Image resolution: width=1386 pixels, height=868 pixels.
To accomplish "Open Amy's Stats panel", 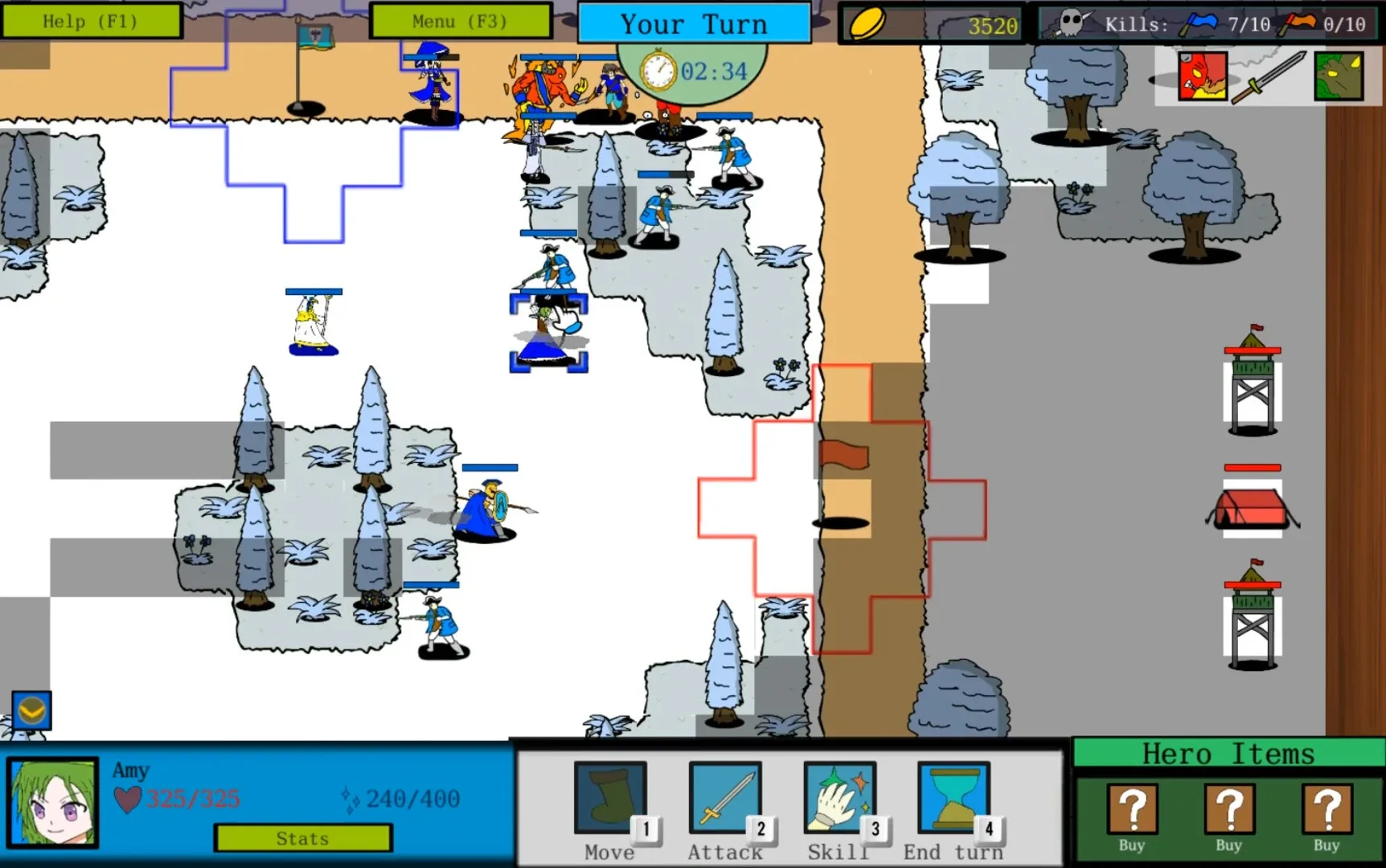I will [x=302, y=838].
